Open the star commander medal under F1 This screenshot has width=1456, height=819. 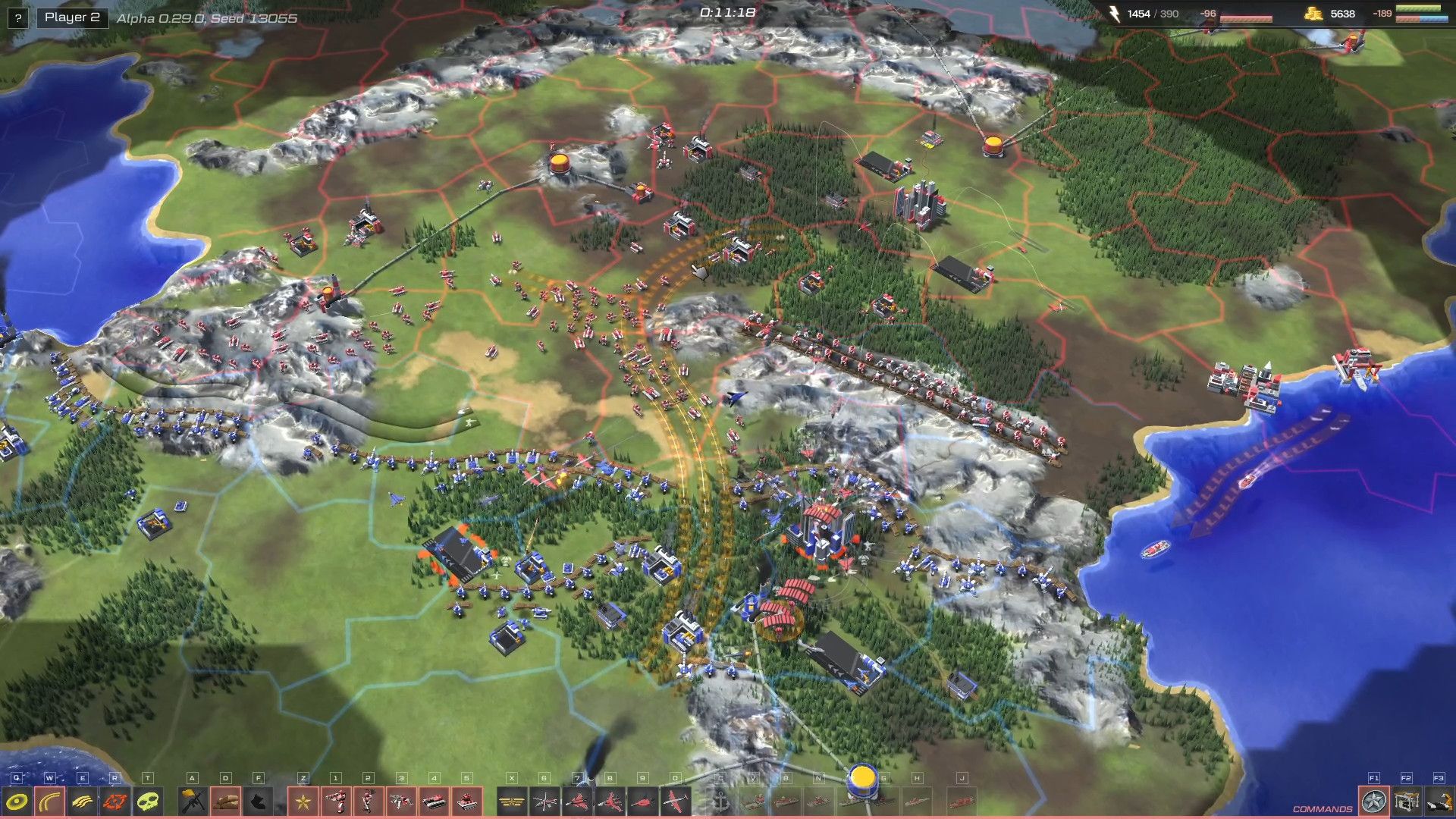(x=1374, y=802)
